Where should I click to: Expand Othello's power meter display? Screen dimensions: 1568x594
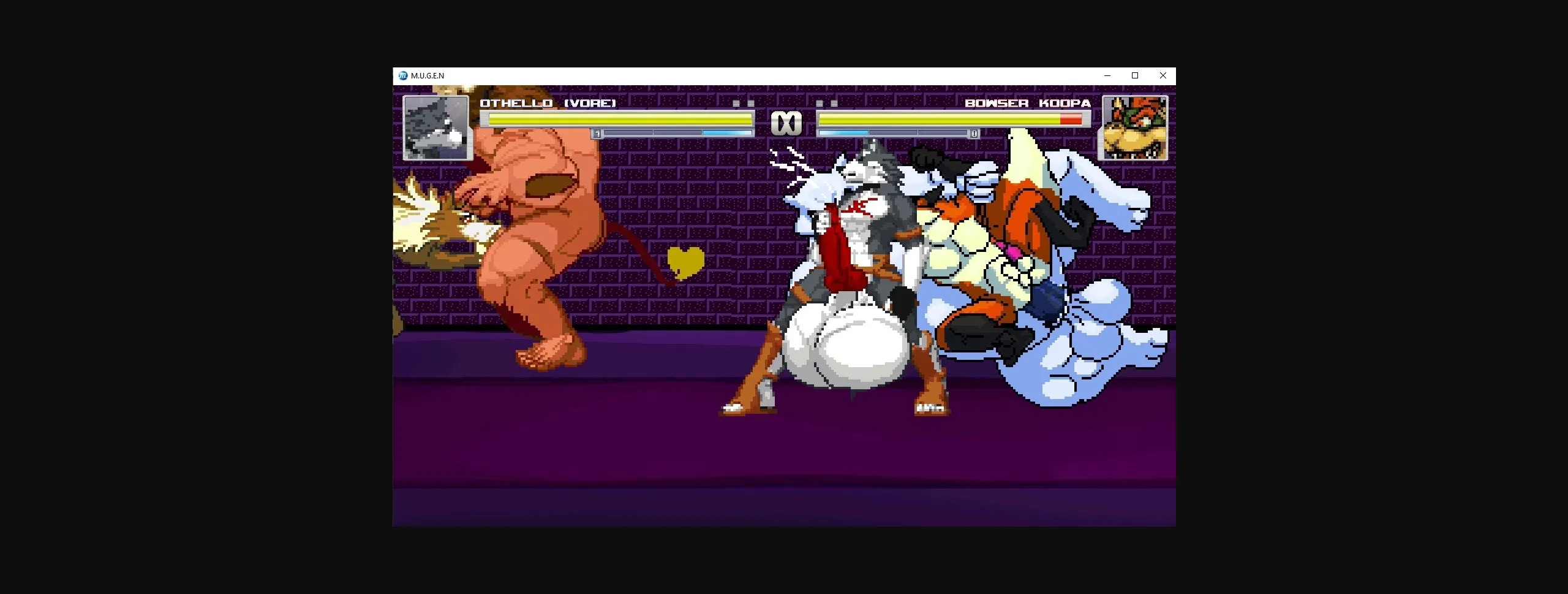coord(674,133)
